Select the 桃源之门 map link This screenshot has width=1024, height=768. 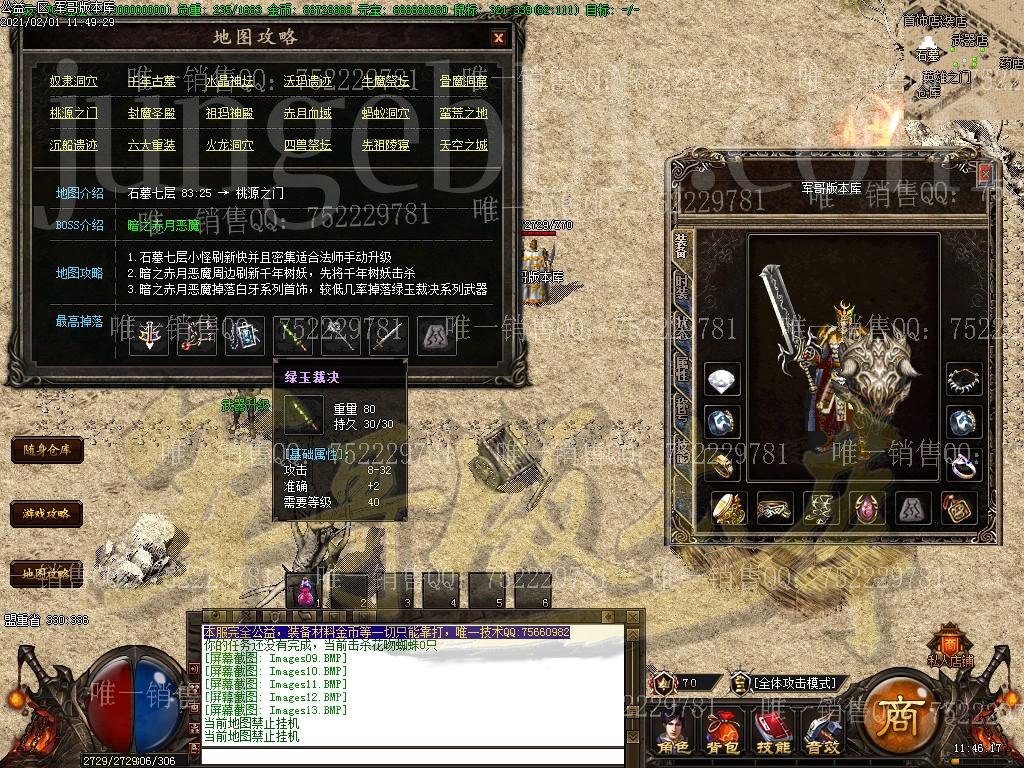pos(74,113)
